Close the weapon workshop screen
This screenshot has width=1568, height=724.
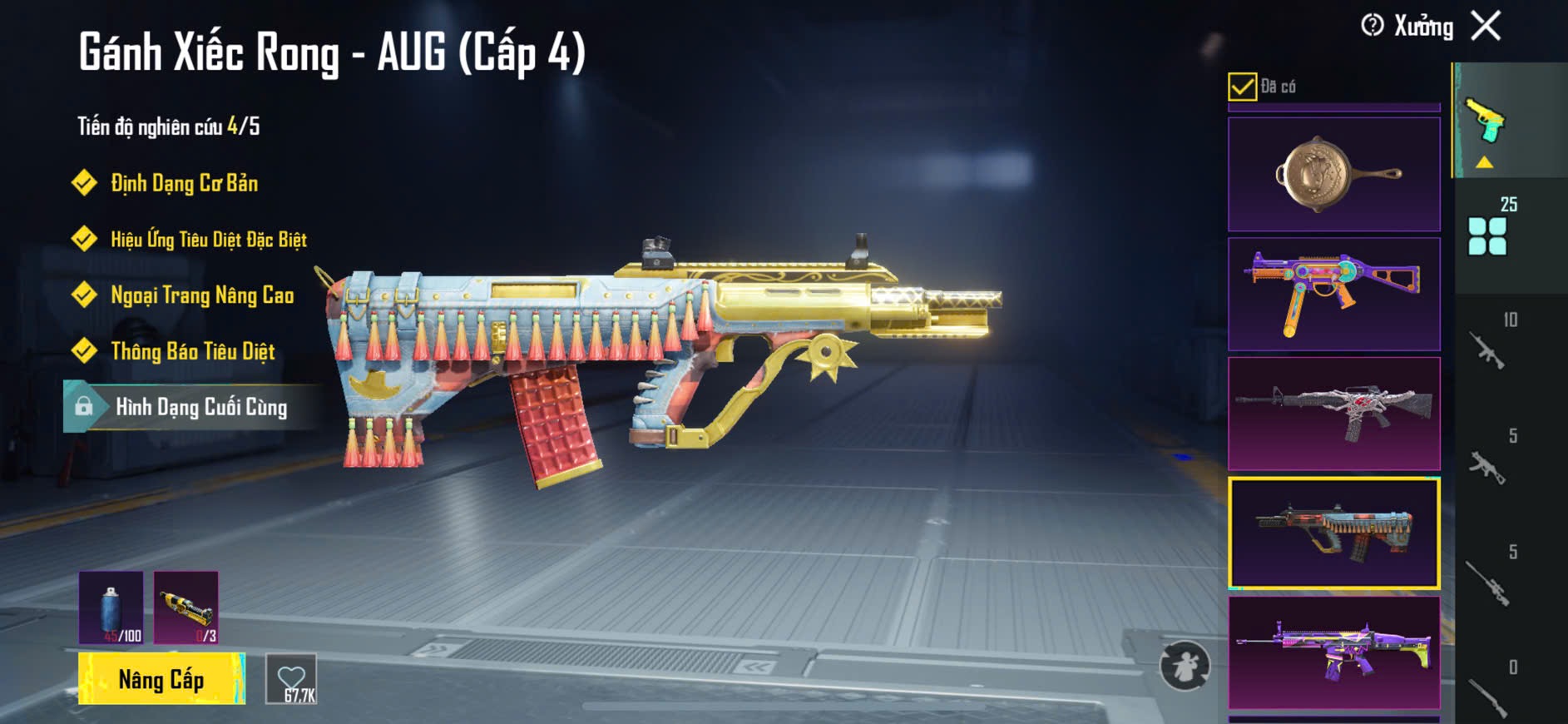[x=1486, y=26]
